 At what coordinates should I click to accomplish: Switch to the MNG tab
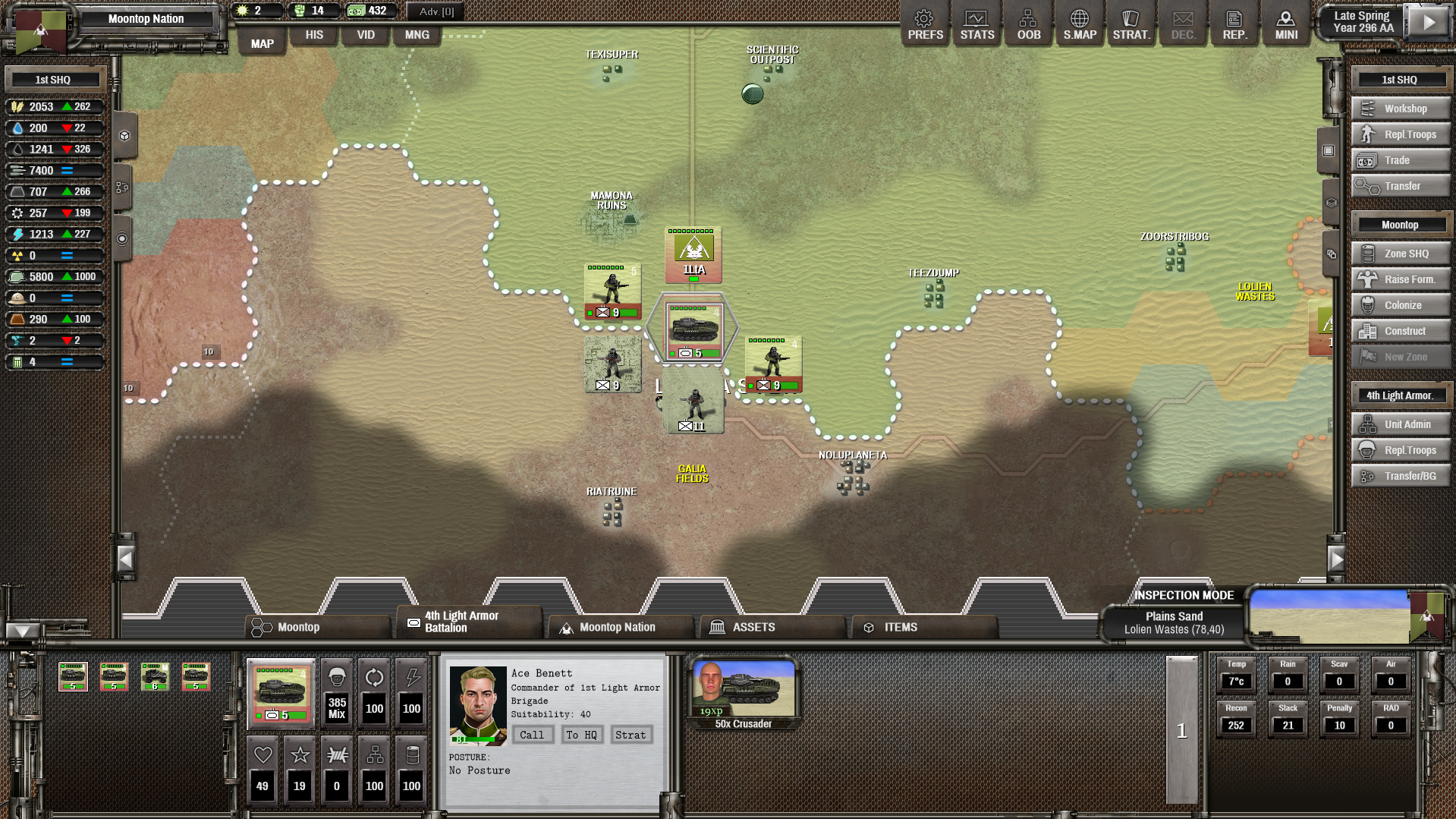point(417,35)
